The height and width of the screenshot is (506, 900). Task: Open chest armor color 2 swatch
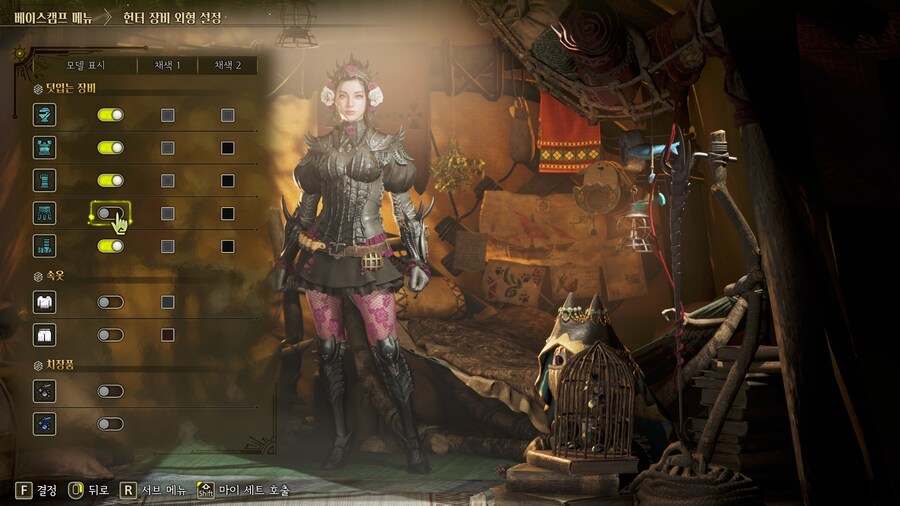click(x=228, y=148)
